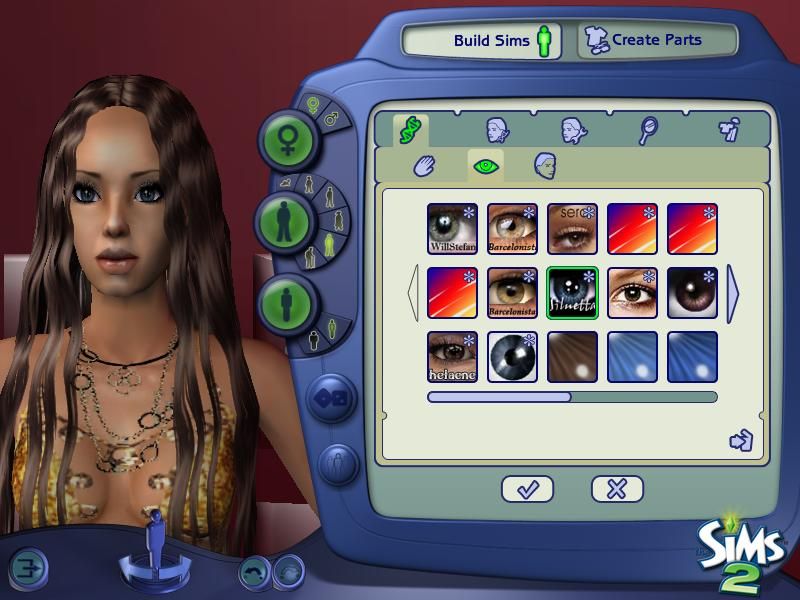800x600 pixels.
Task: Open the genetics DNA tab
Action: pos(408,129)
